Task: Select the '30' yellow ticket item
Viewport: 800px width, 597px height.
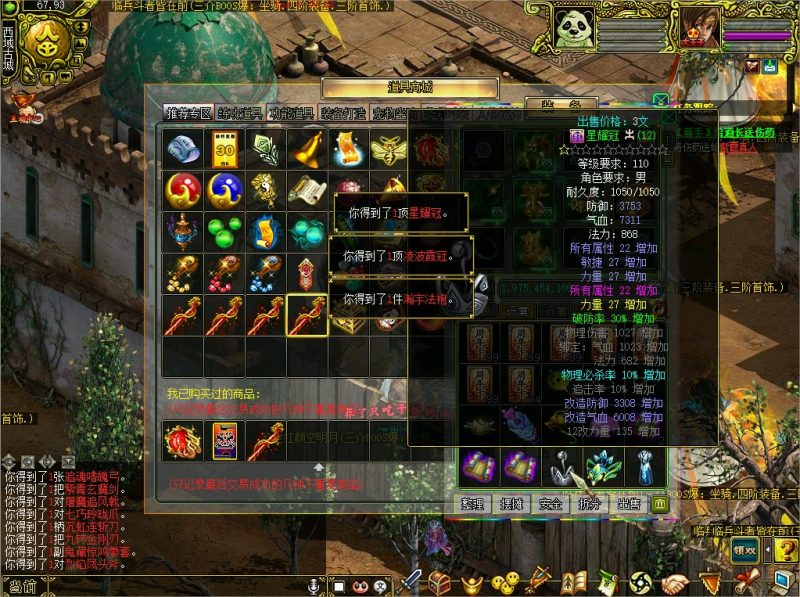Action: (224, 149)
